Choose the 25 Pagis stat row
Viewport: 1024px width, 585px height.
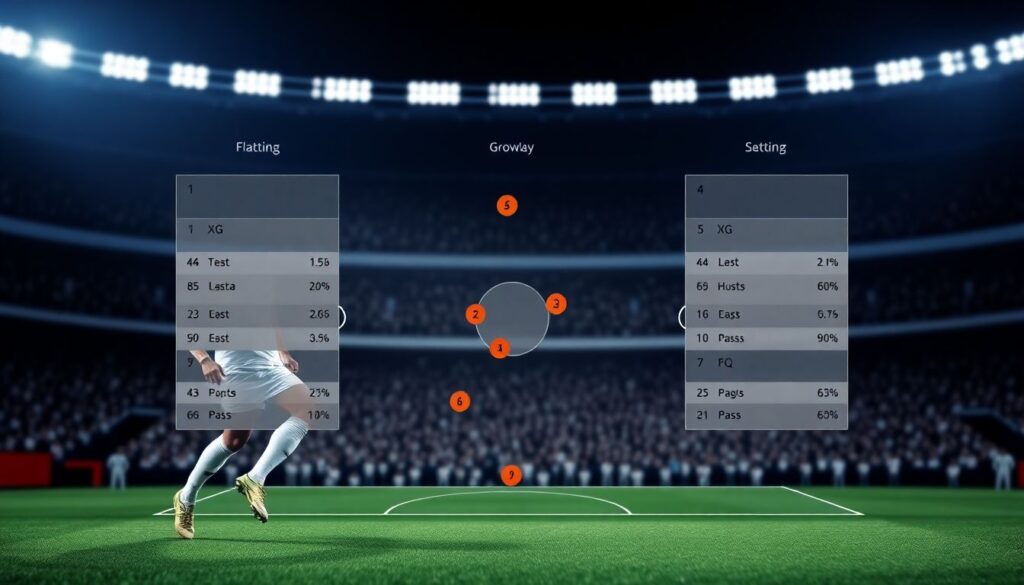[x=766, y=392]
